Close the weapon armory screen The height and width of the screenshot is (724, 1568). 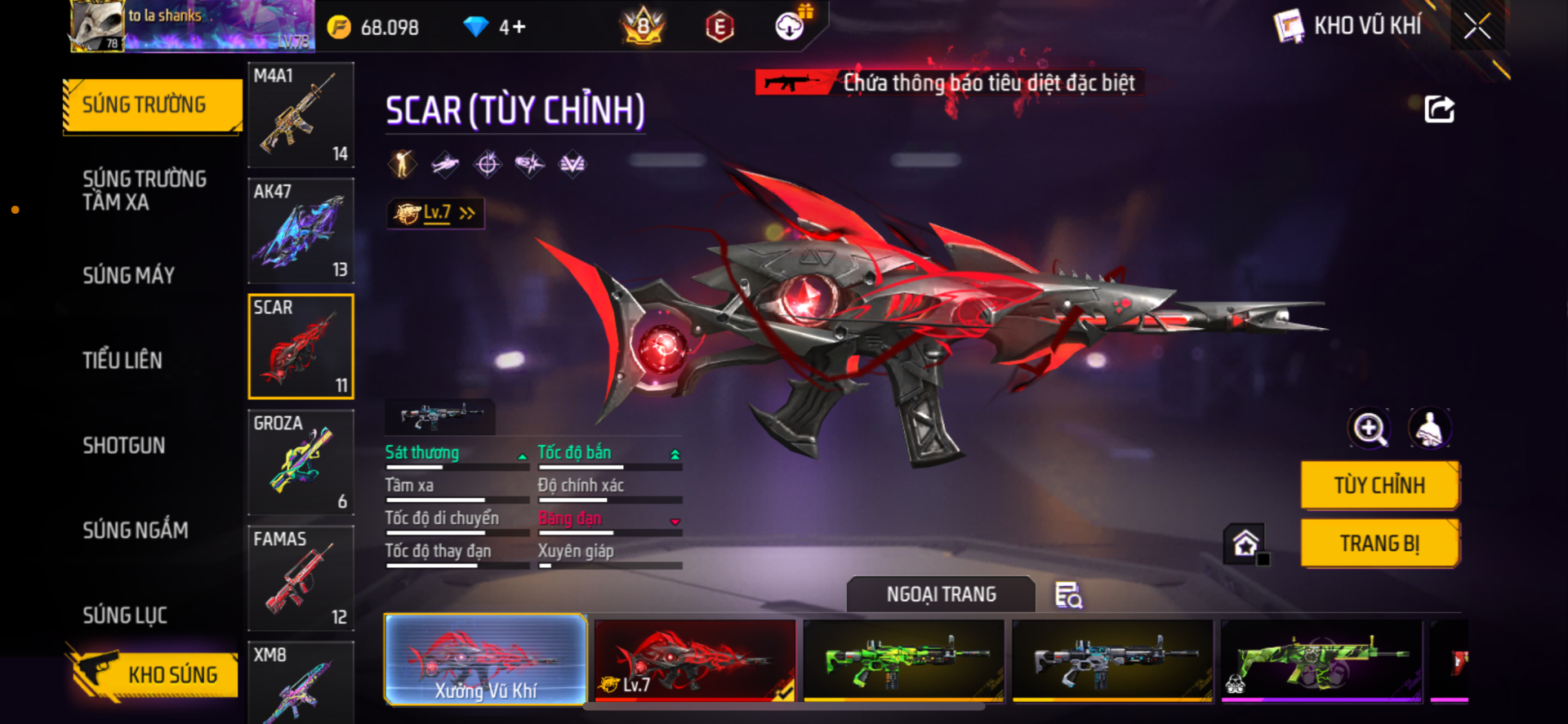tap(1477, 26)
